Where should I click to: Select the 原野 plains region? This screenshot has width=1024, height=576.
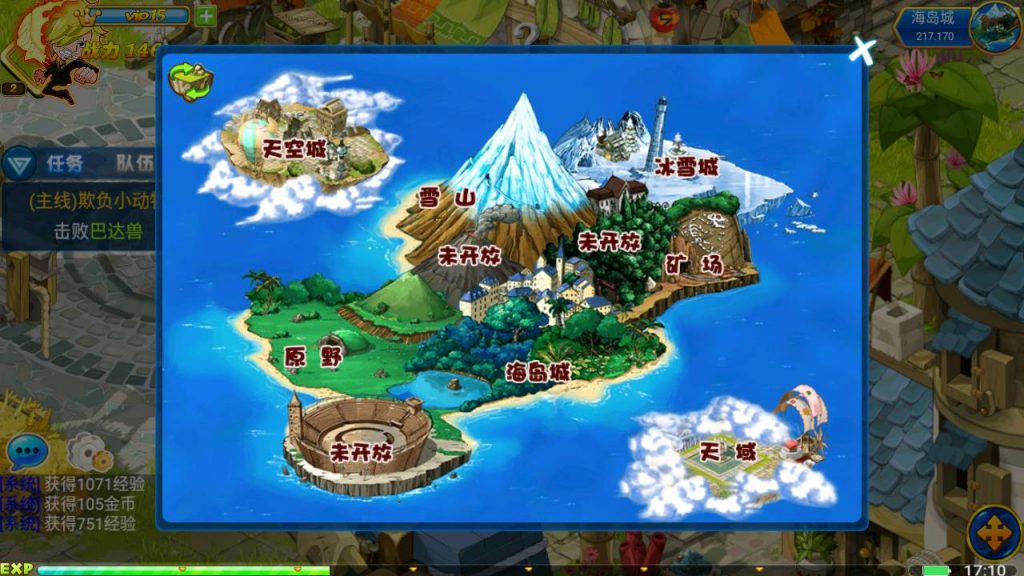314,355
